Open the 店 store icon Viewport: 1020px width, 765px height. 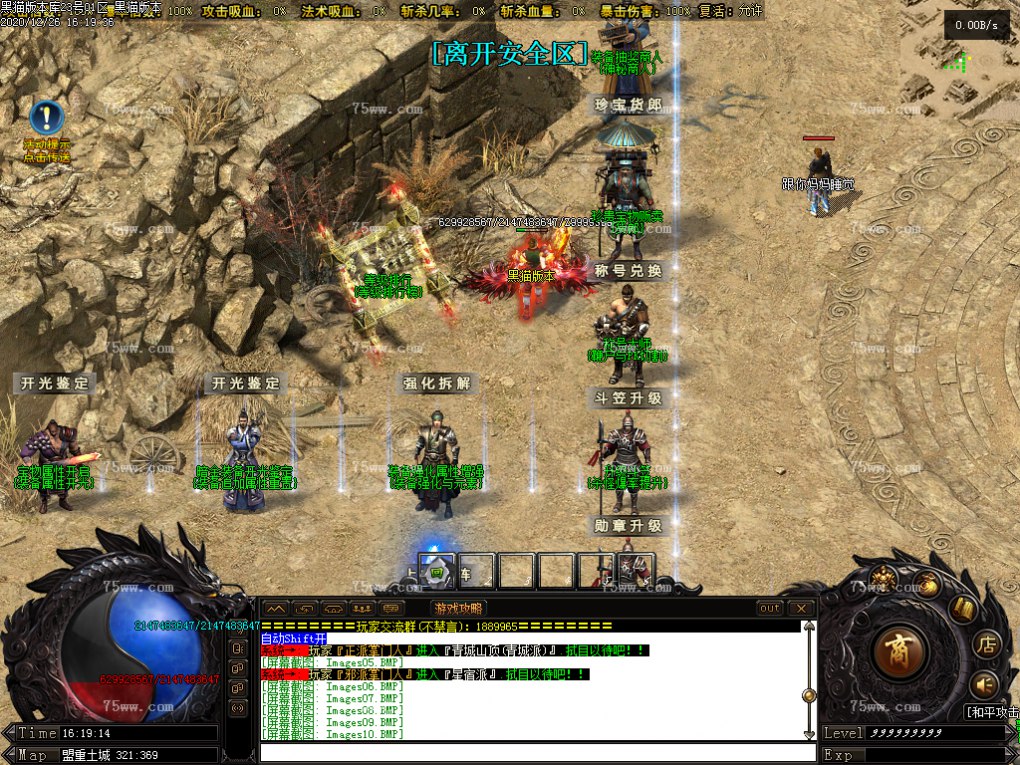pyautogui.click(x=986, y=643)
